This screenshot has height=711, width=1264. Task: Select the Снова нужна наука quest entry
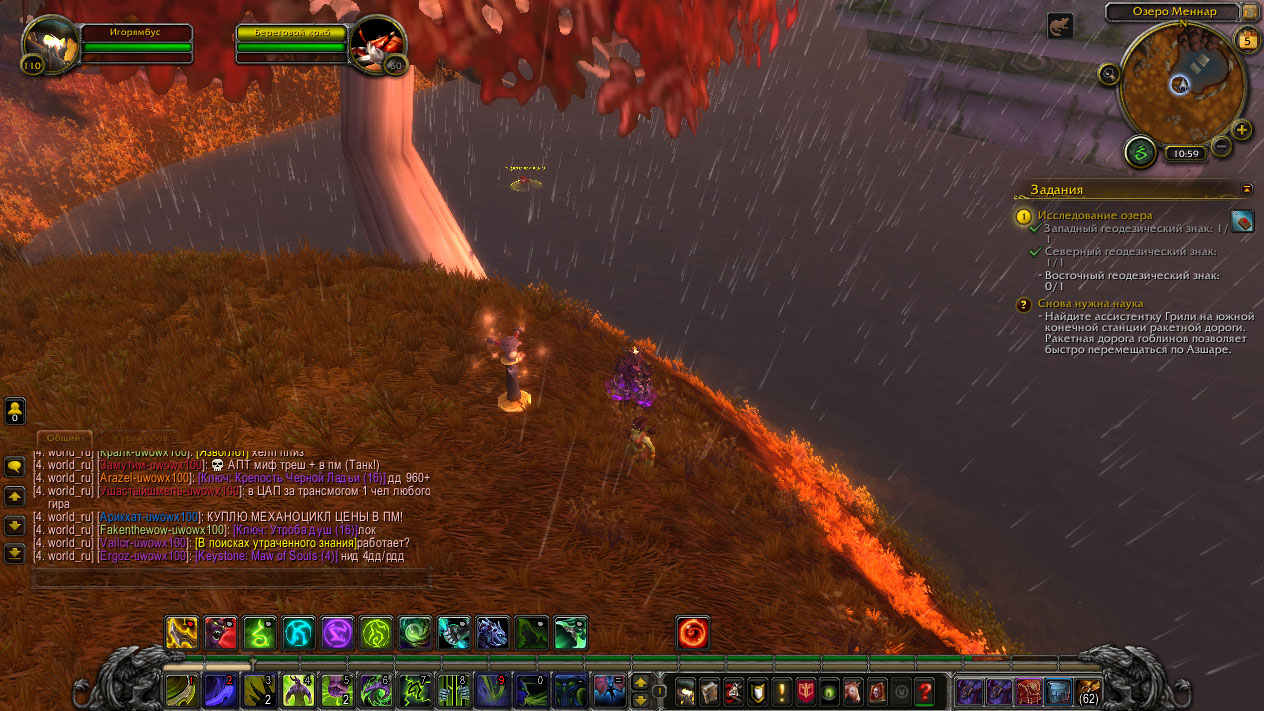[1090, 303]
